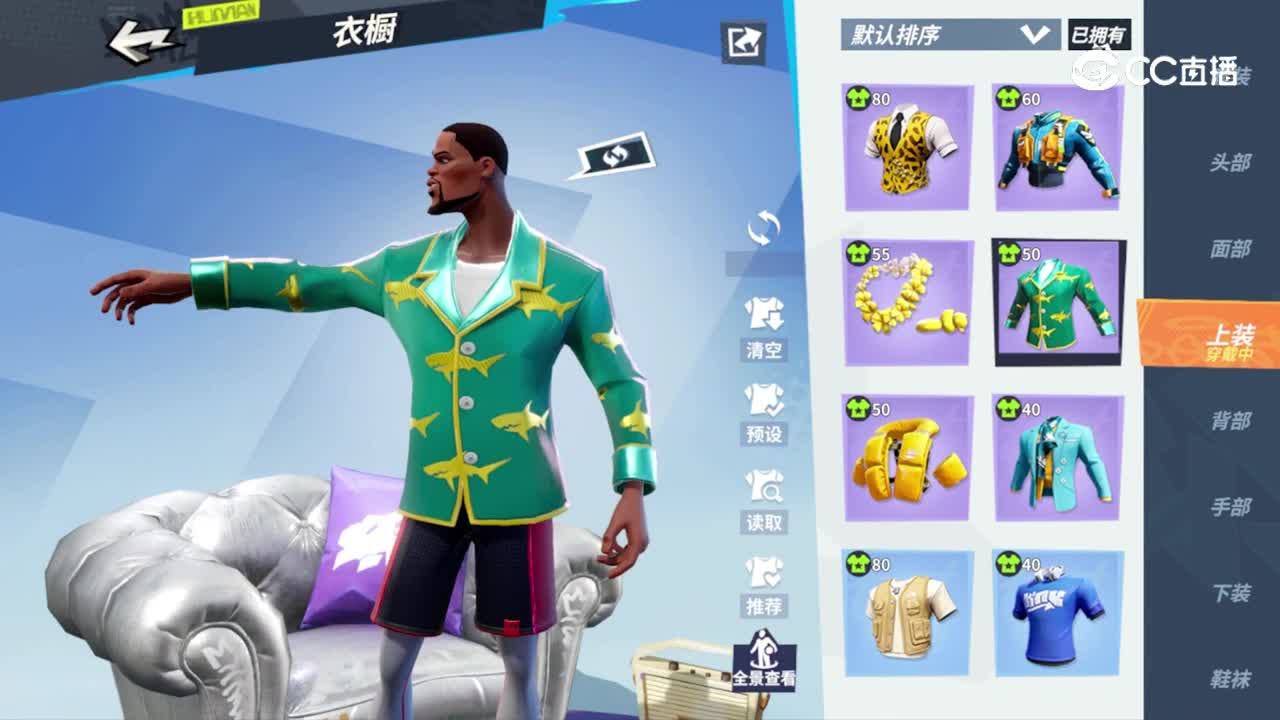Screen dimensions: 1280x720
Task: Open the 背部 back accessories section
Action: (1232, 421)
